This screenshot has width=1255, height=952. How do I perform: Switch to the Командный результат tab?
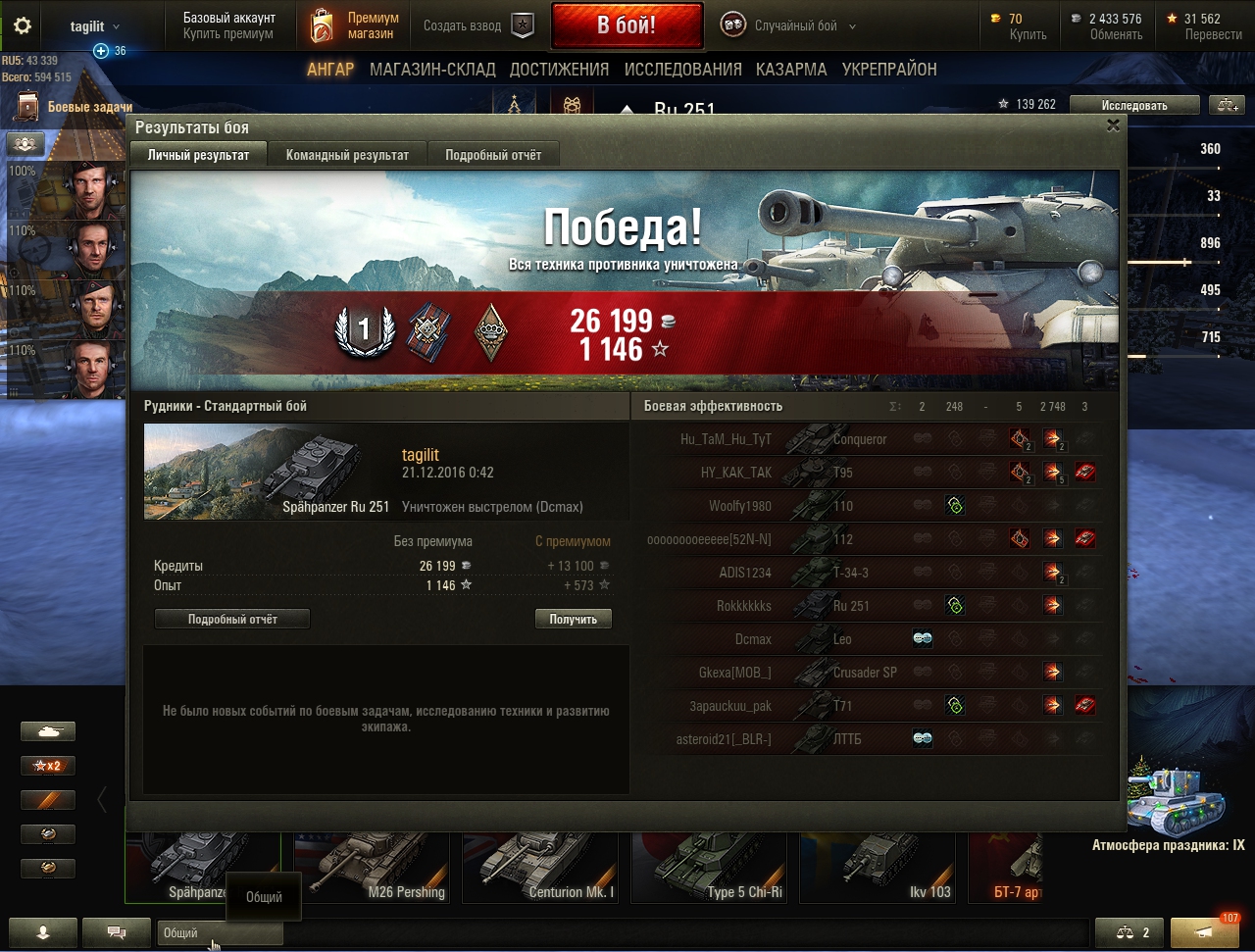click(x=347, y=155)
